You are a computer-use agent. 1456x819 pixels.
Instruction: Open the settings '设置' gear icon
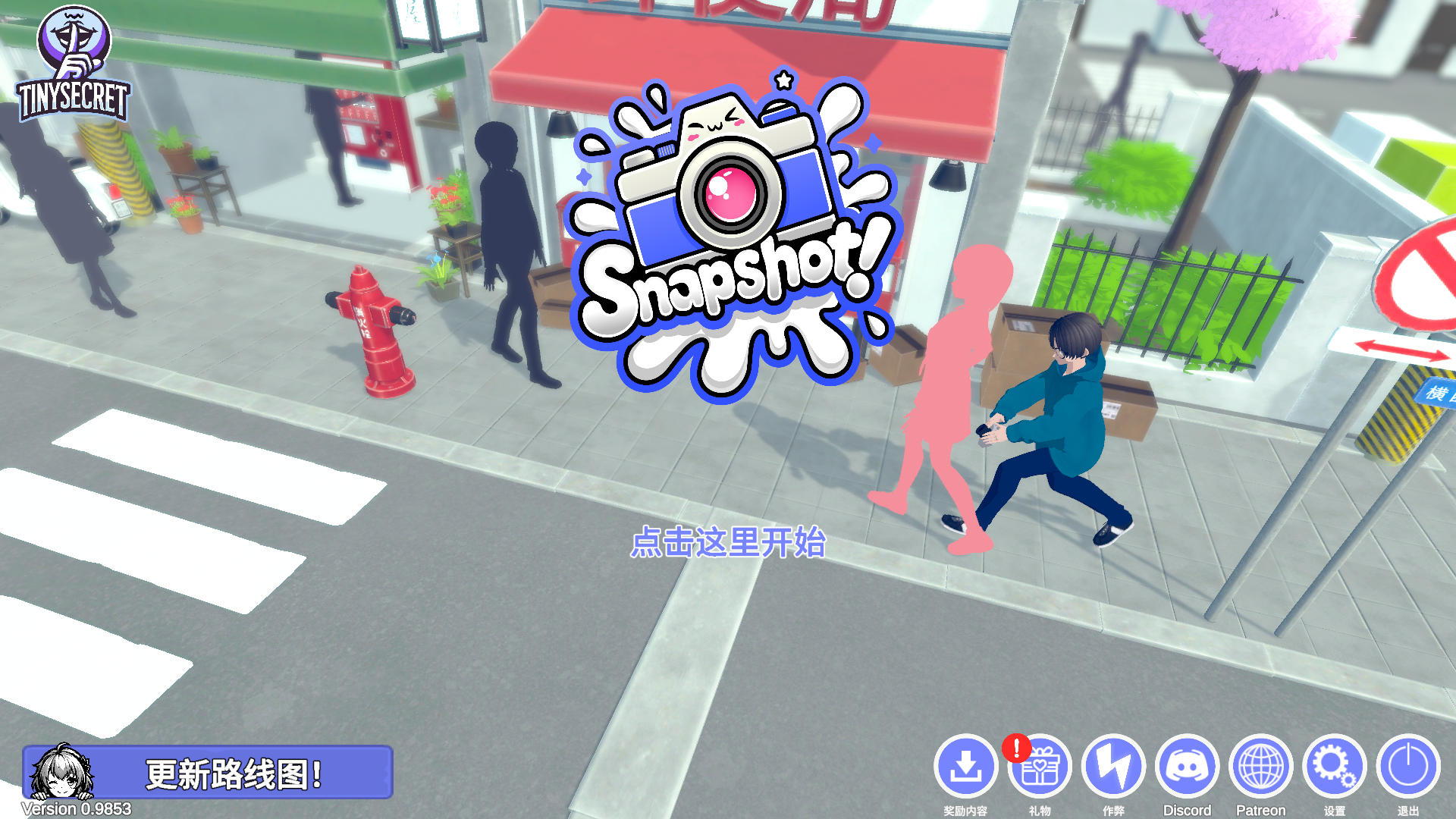point(1334,766)
